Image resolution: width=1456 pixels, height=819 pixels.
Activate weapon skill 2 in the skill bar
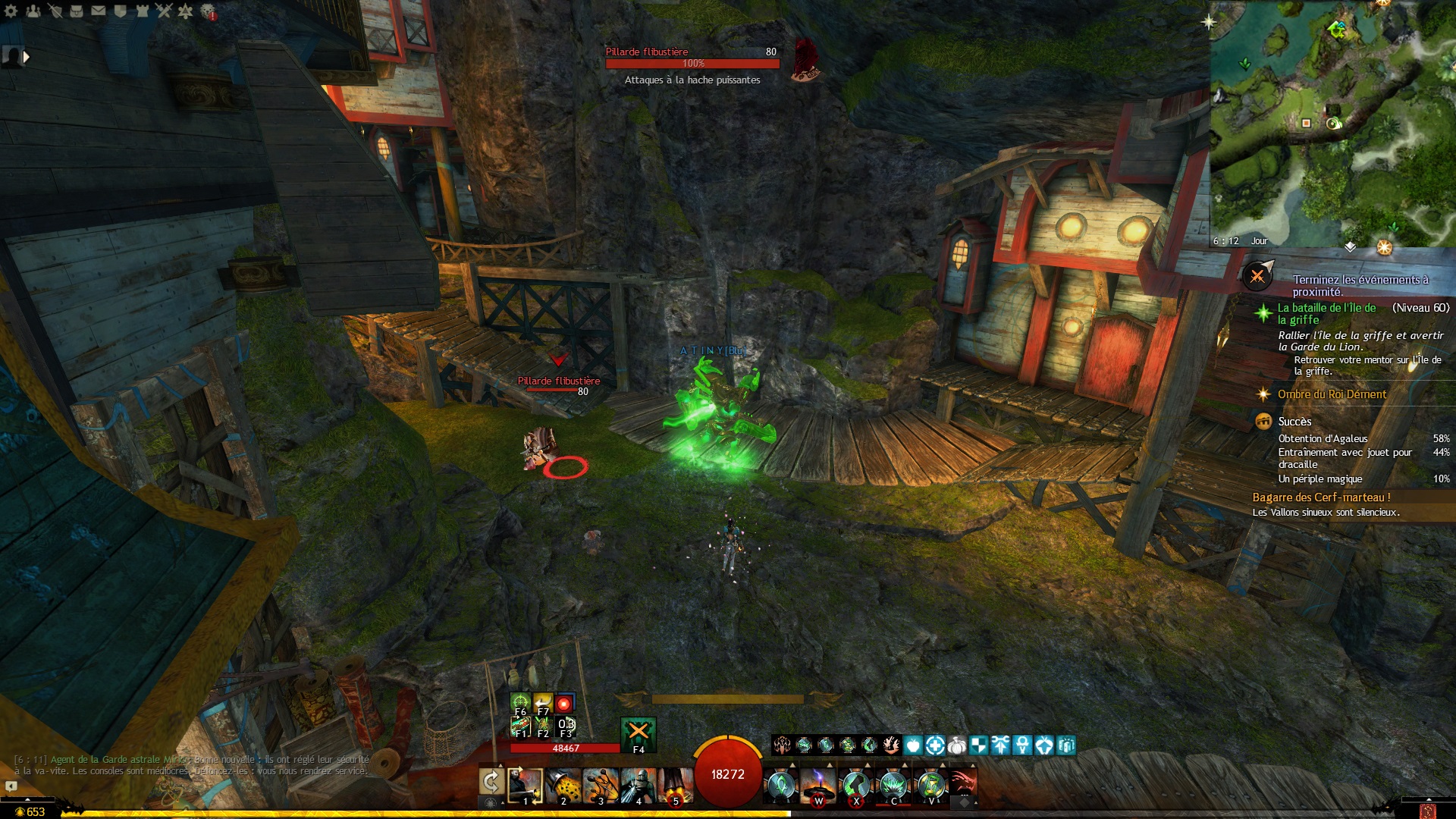pos(563,785)
